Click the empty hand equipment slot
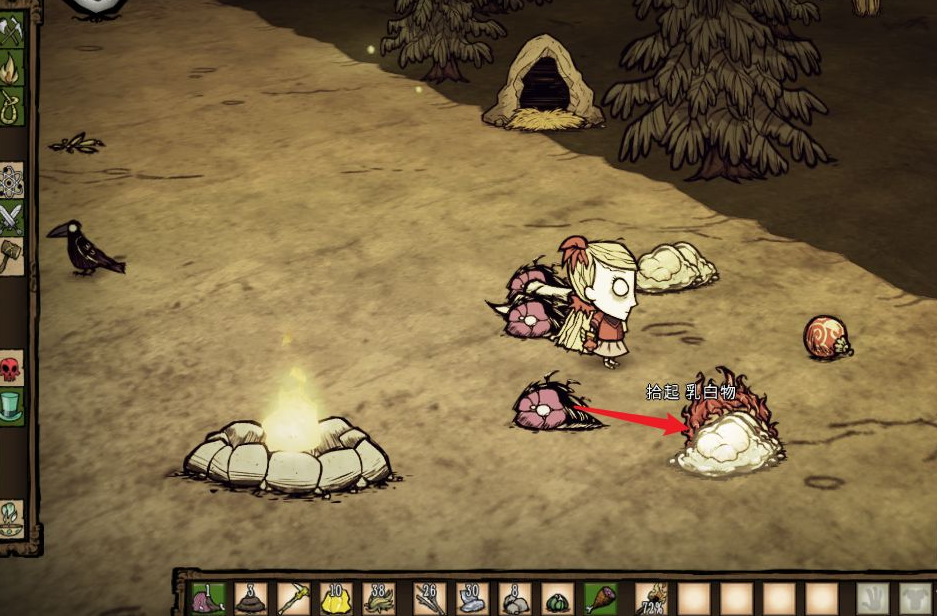 pyautogui.click(x=874, y=600)
